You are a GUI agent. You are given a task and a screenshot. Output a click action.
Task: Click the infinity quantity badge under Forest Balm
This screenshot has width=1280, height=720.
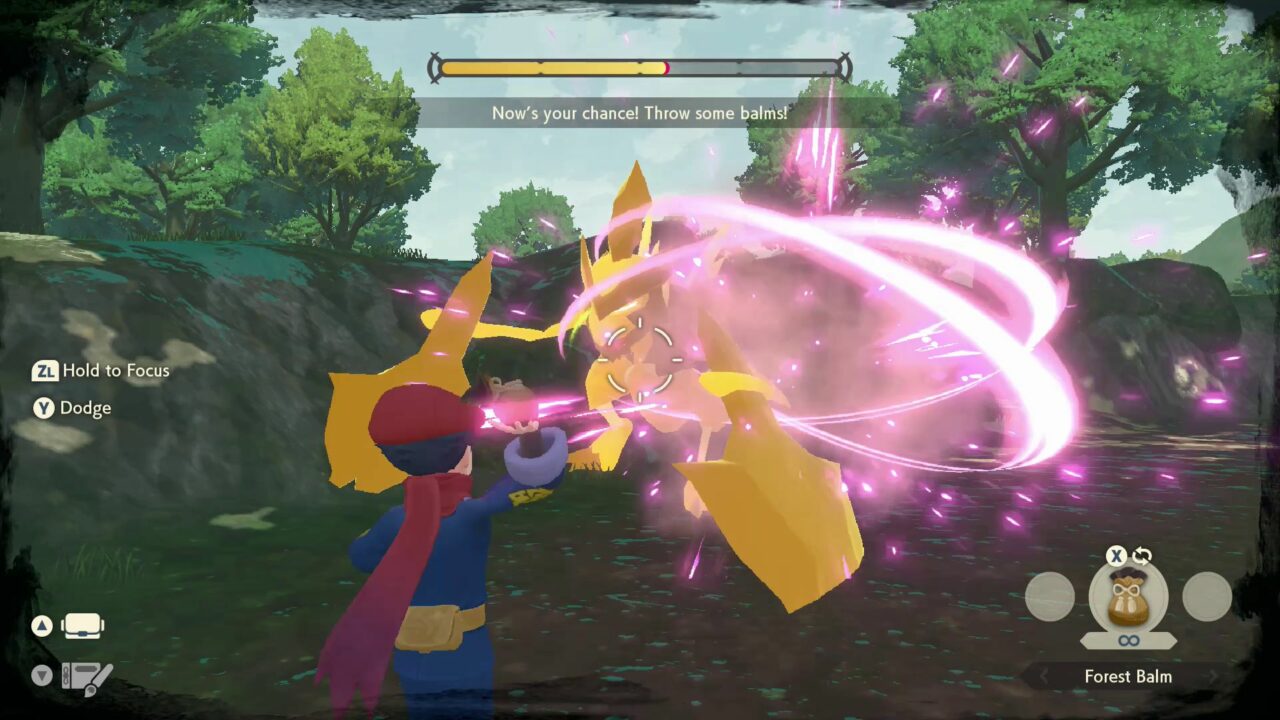(x=1128, y=640)
